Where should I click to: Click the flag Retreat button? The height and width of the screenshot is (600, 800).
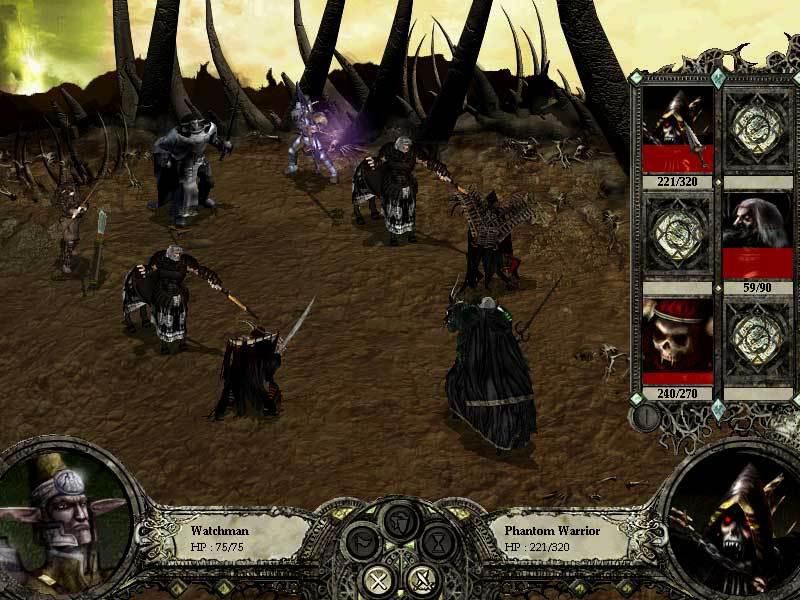(x=362, y=543)
